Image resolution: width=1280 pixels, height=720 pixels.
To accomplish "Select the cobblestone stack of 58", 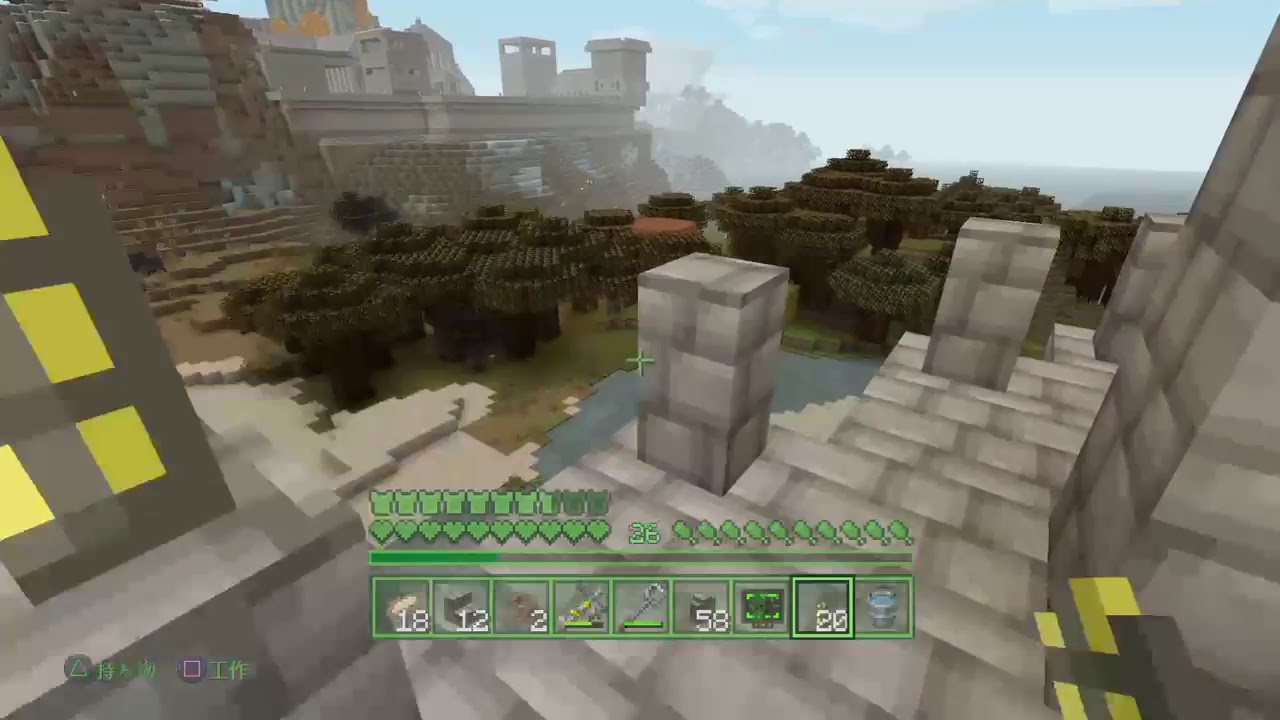I will click(x=700, y=605).
